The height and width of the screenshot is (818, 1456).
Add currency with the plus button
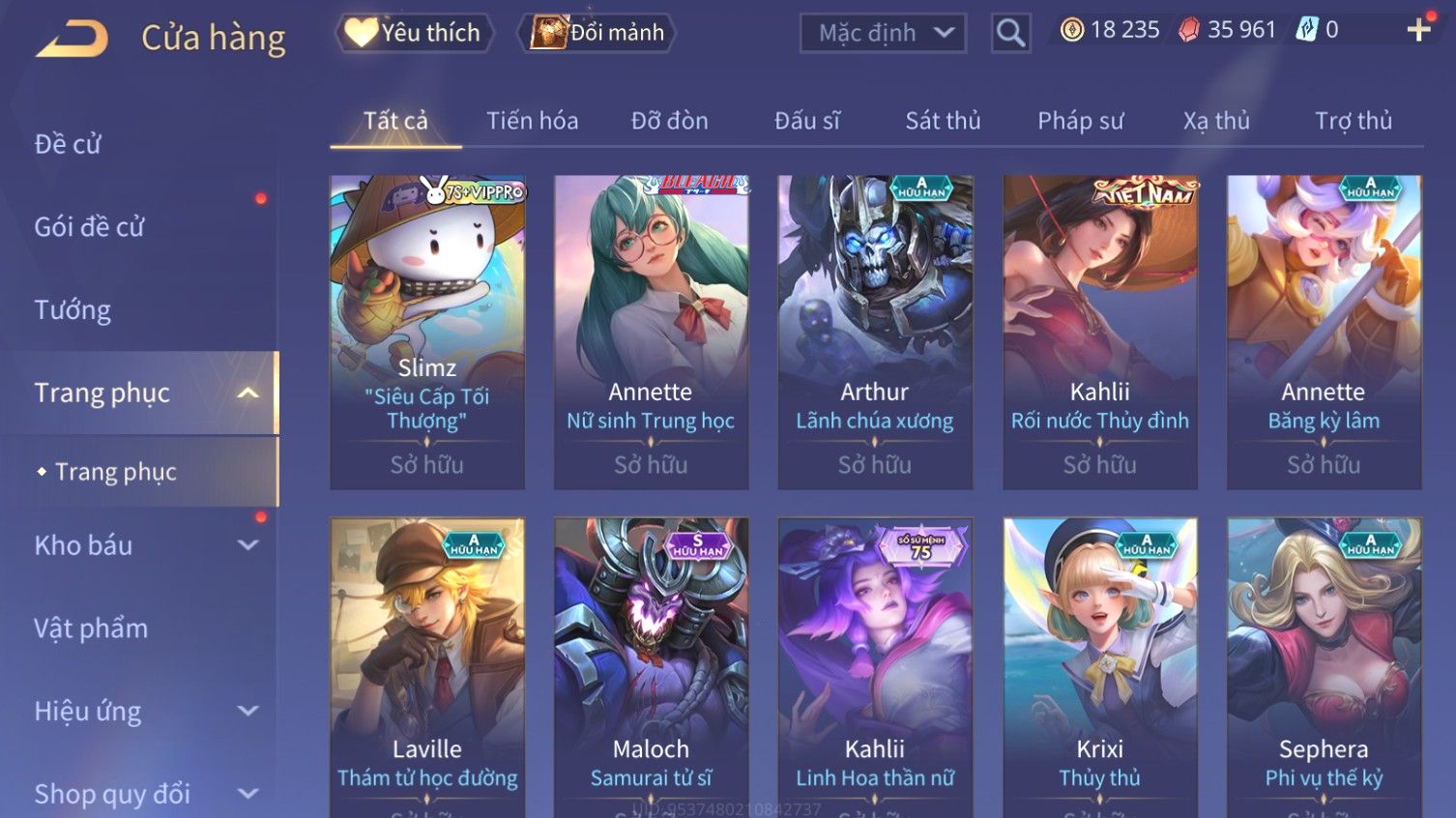click(x=1418, y=30)
